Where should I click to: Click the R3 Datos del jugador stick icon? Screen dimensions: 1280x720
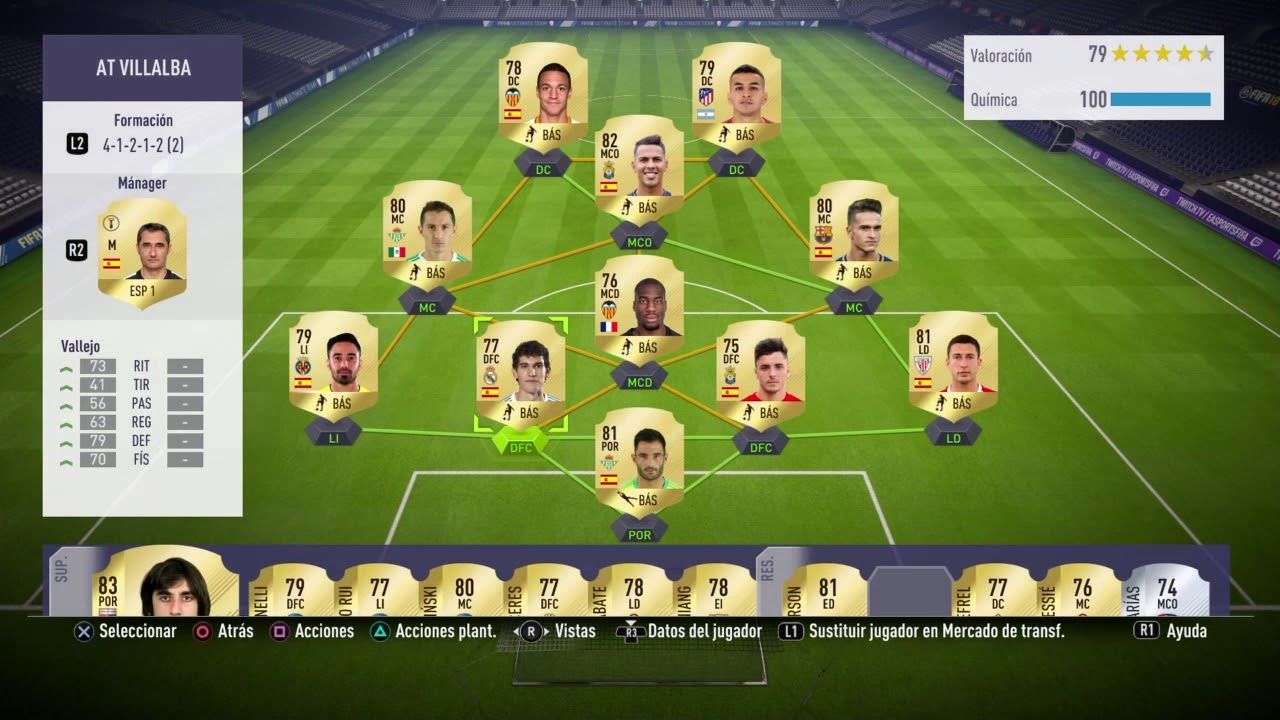[x=632, y=631]
